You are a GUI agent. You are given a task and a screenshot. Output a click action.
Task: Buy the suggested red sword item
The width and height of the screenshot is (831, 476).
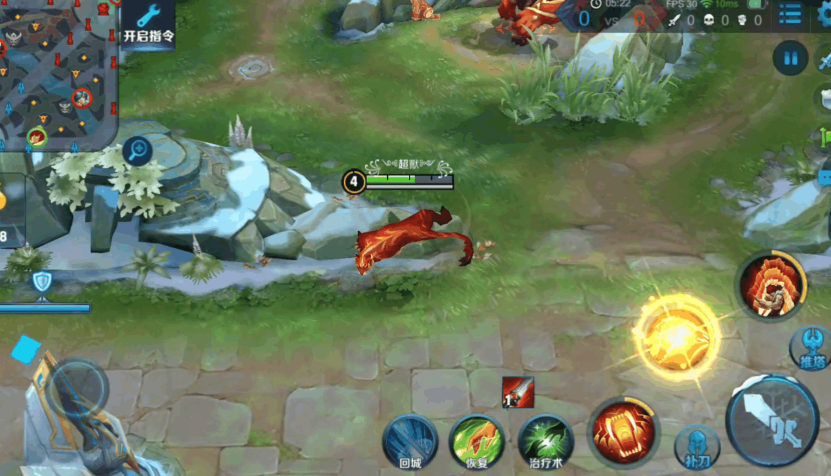click(x=517, y=392)
